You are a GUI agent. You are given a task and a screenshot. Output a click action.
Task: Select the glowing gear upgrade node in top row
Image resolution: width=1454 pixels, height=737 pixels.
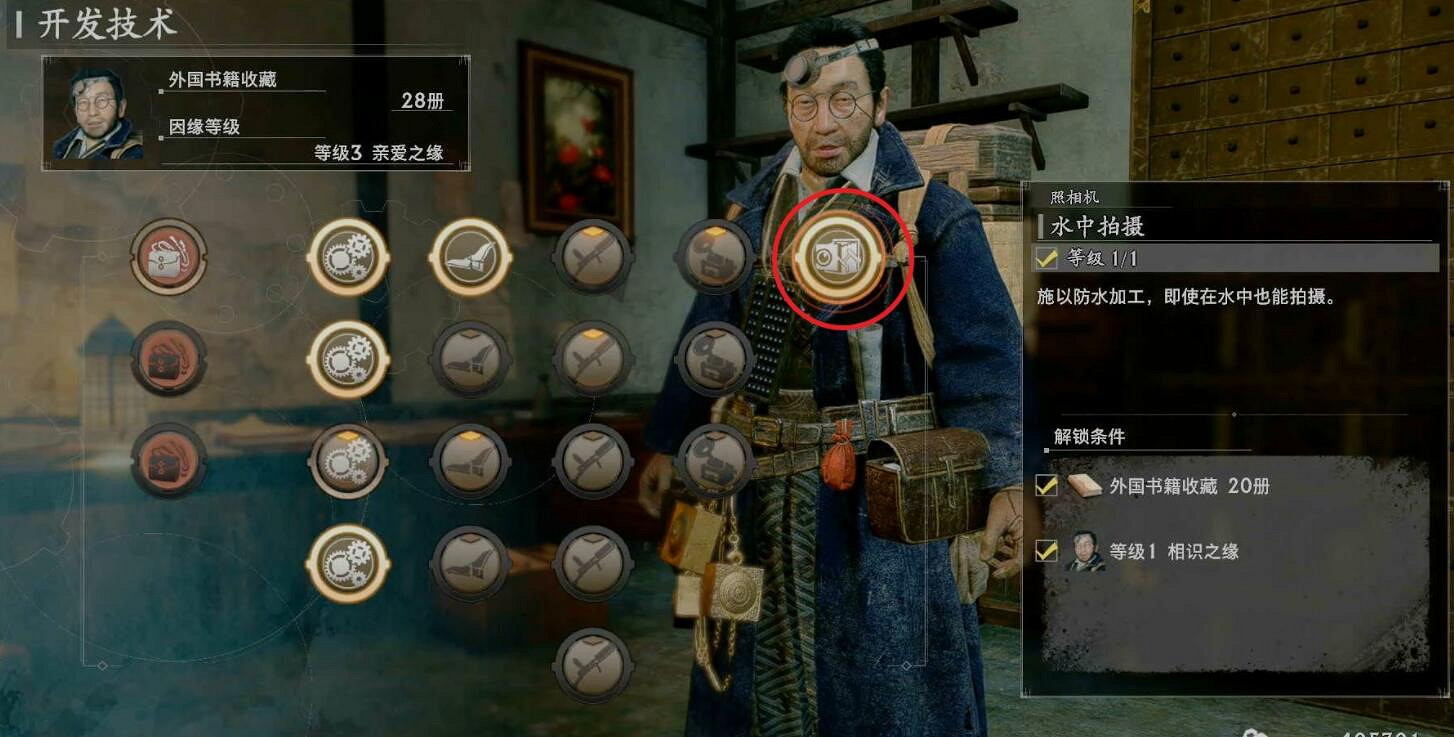point(348,257)
